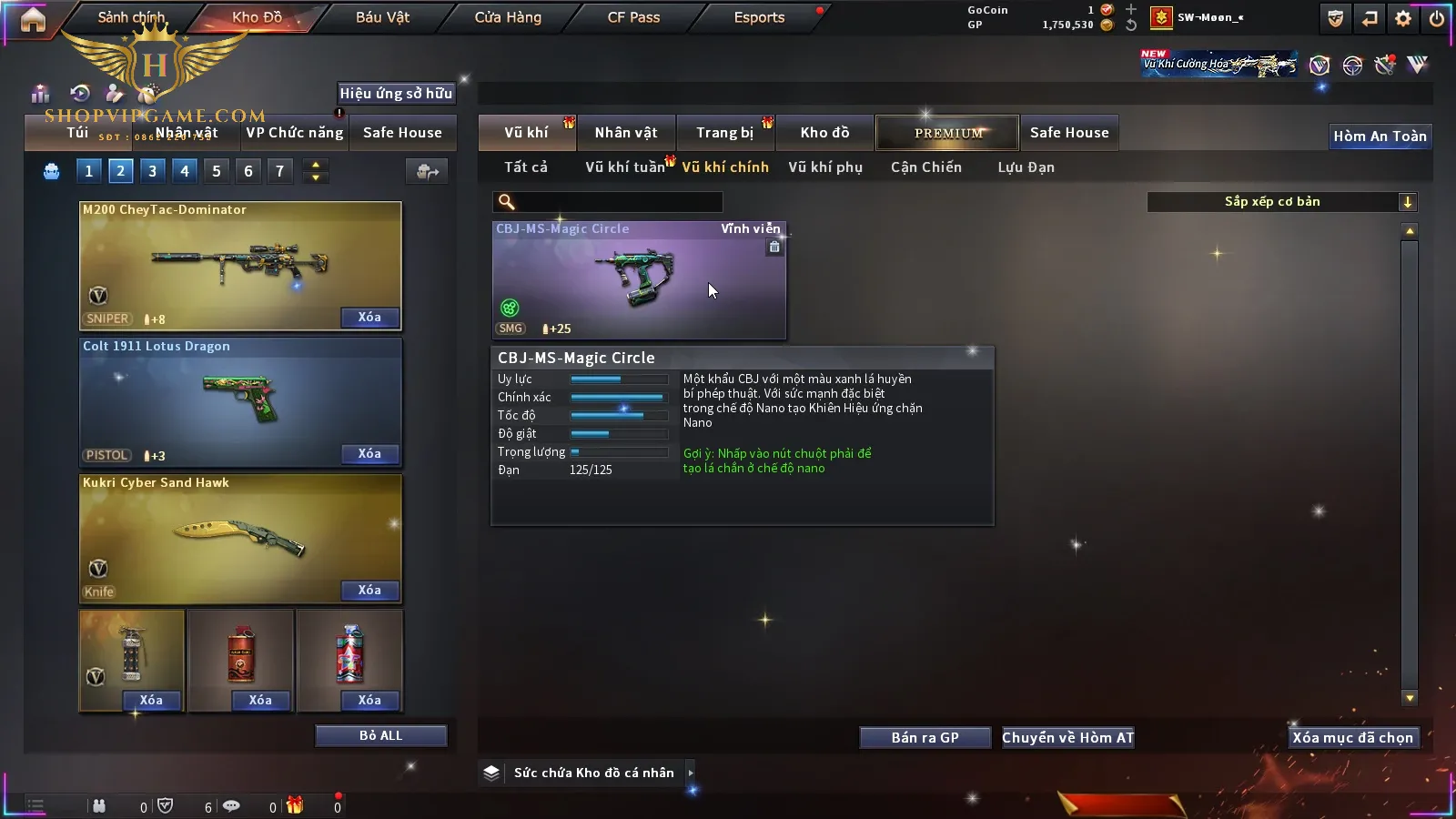Switch to the PREMIUM tab

pos(948,133)
